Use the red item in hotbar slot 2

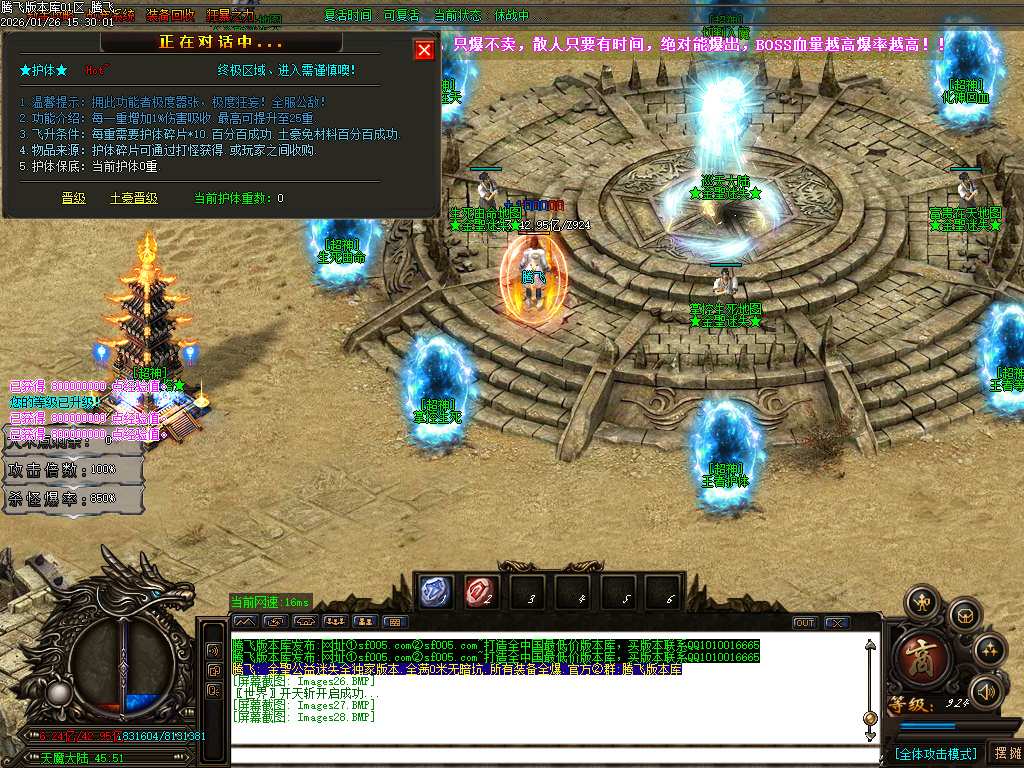481,592
